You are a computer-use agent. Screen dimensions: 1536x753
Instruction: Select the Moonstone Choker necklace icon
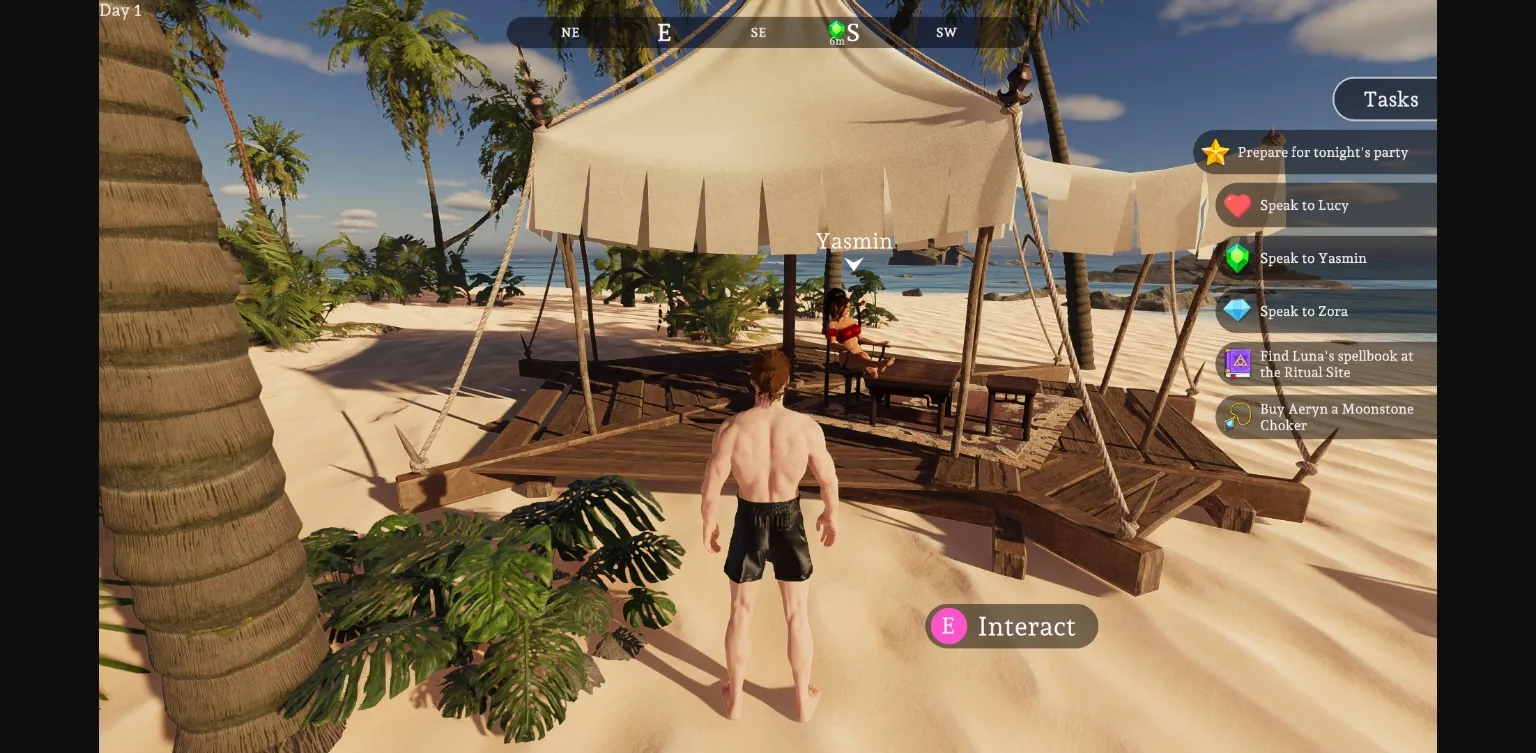(1237, 417)
